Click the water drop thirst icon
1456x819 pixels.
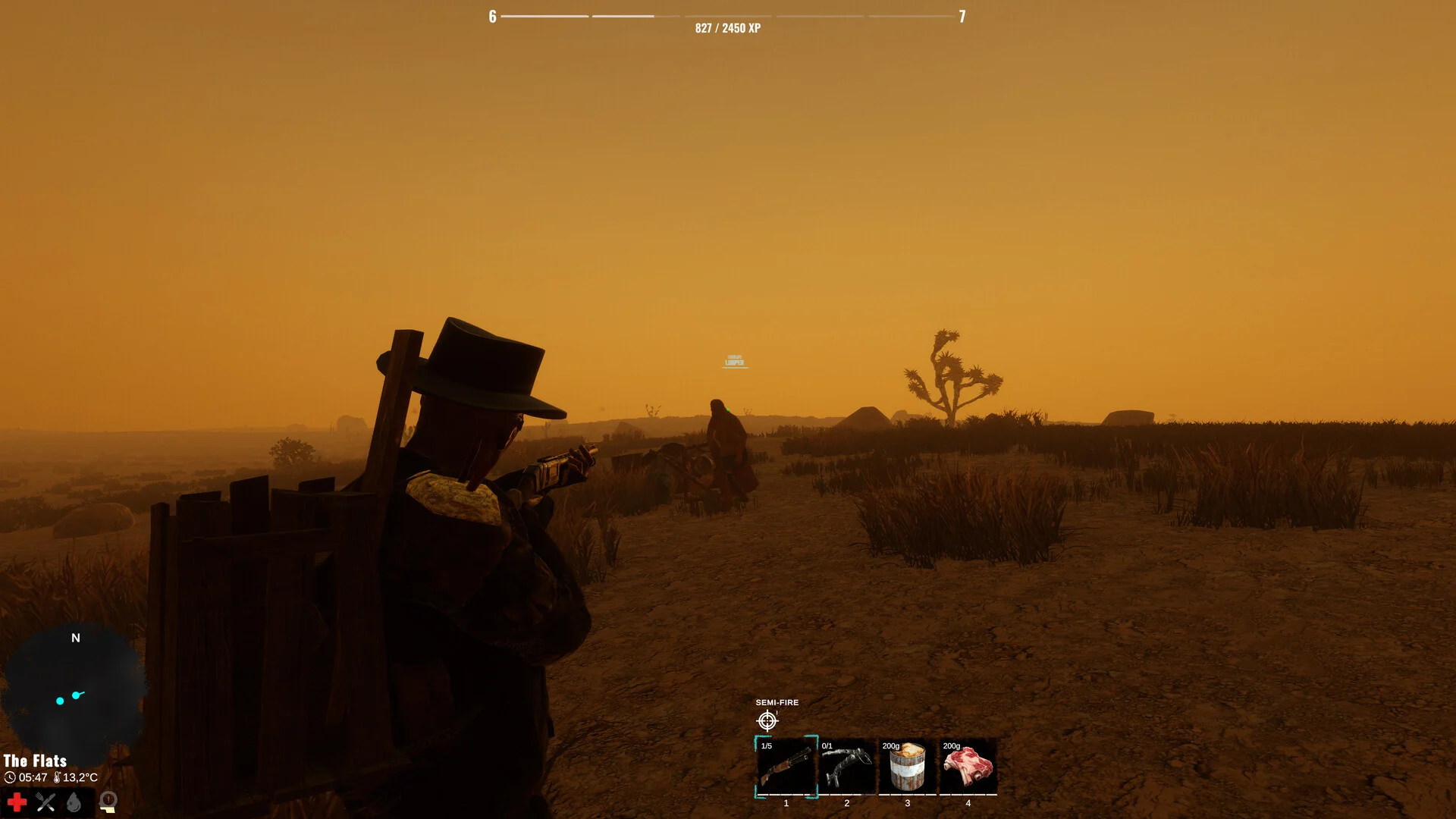point(74,802)
